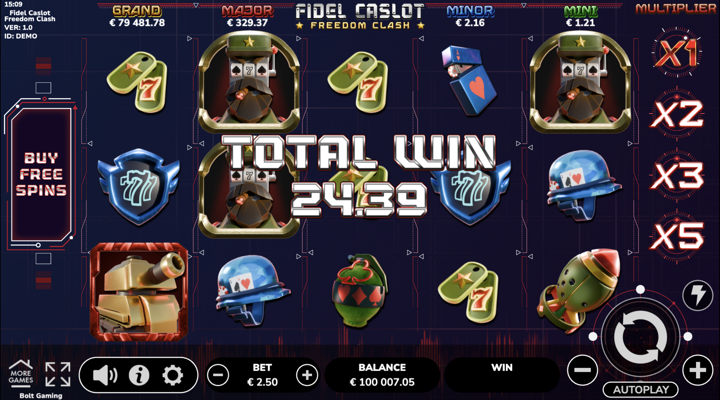
Task: Click the plus button right of Autoplay
Action: click(x=698, y=370)
